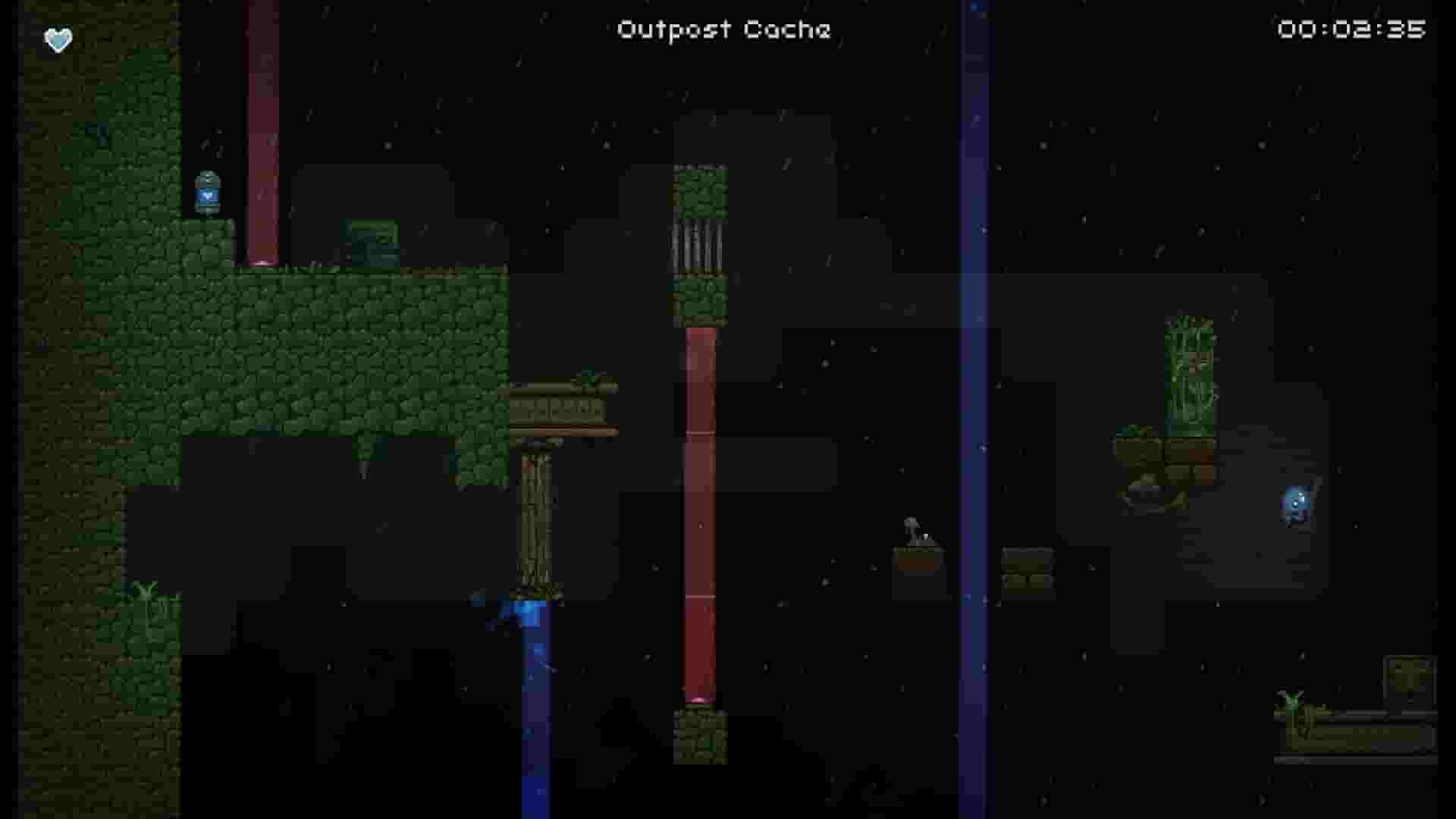The image size is (1456, 819).
Task: Click the Outpost Cache title text
Action: point(723,30)
